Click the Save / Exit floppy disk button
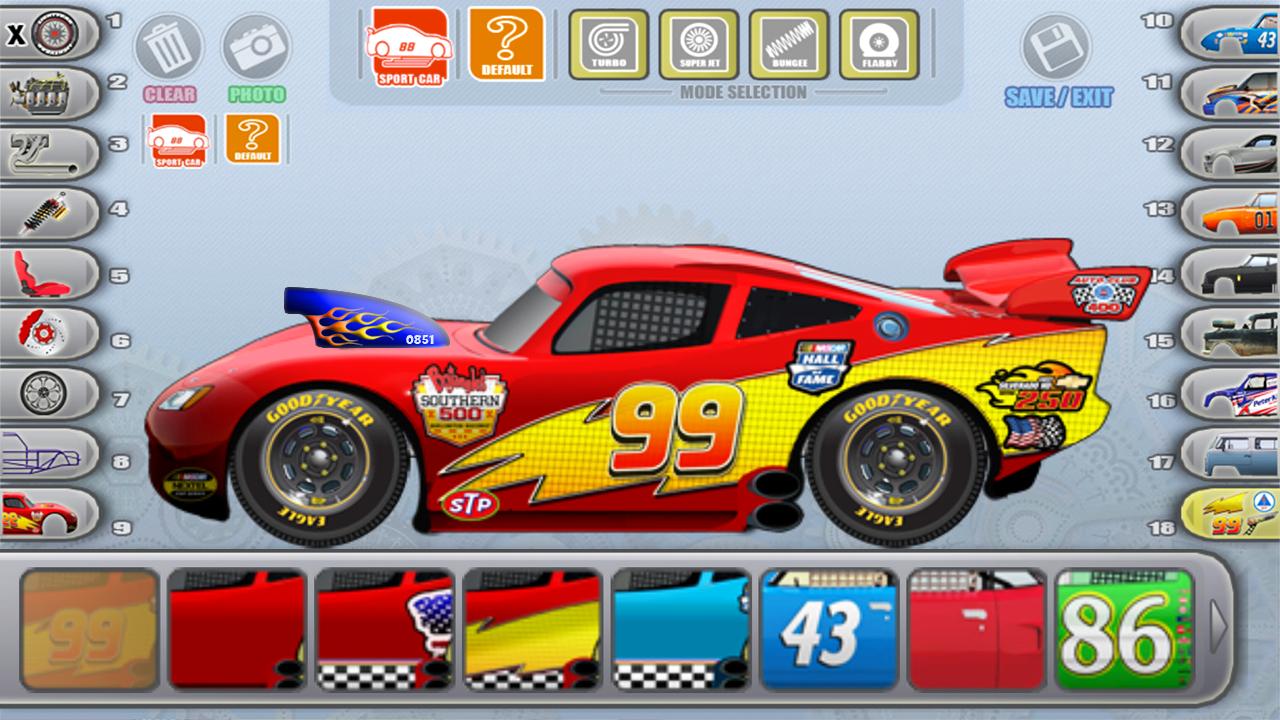The height and width of the screenshot is (720, 1280). click(x=1056, y=48)
